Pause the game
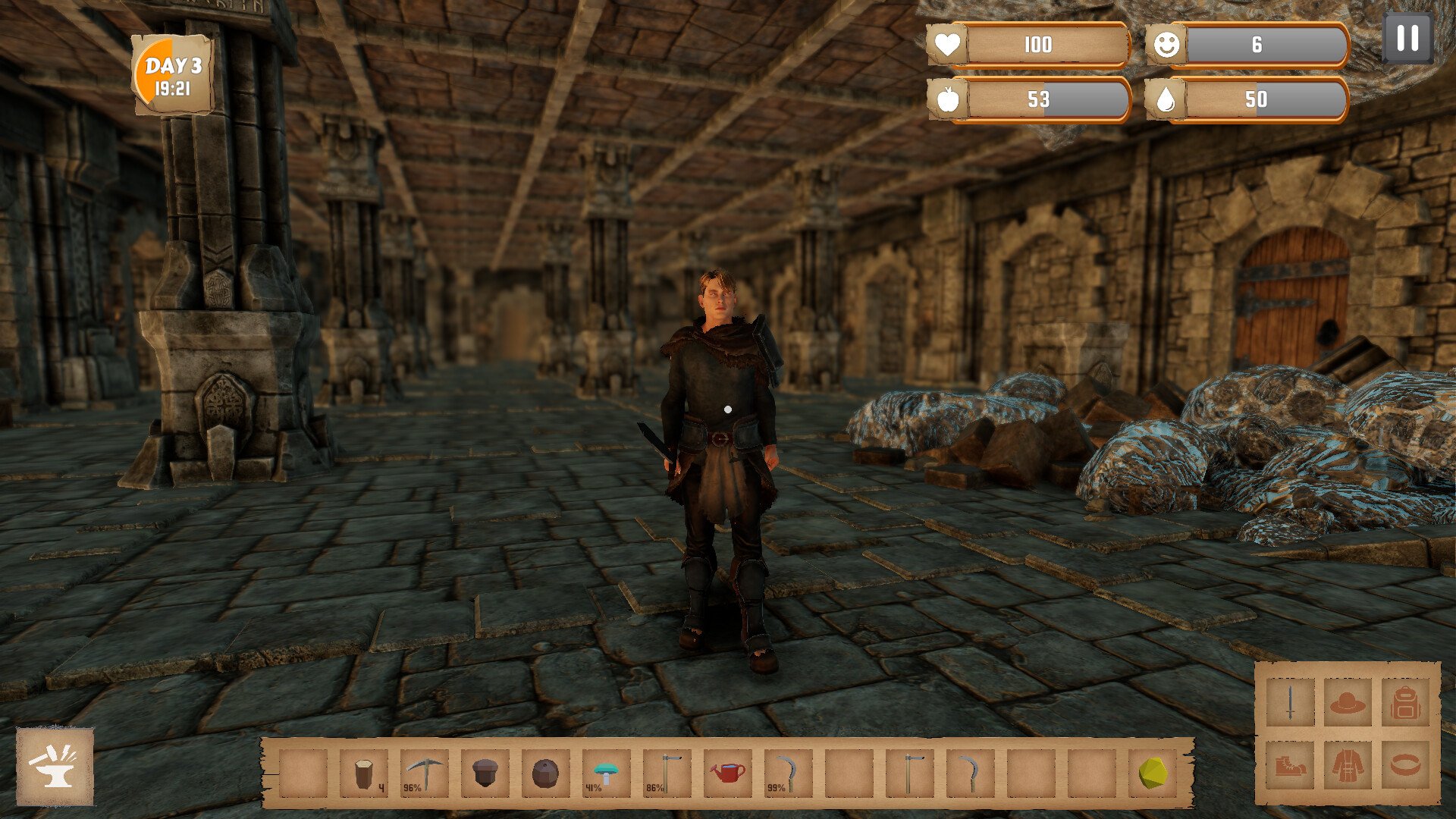The height and width of the screenshot is (819, 1456). click(1407, 38)
